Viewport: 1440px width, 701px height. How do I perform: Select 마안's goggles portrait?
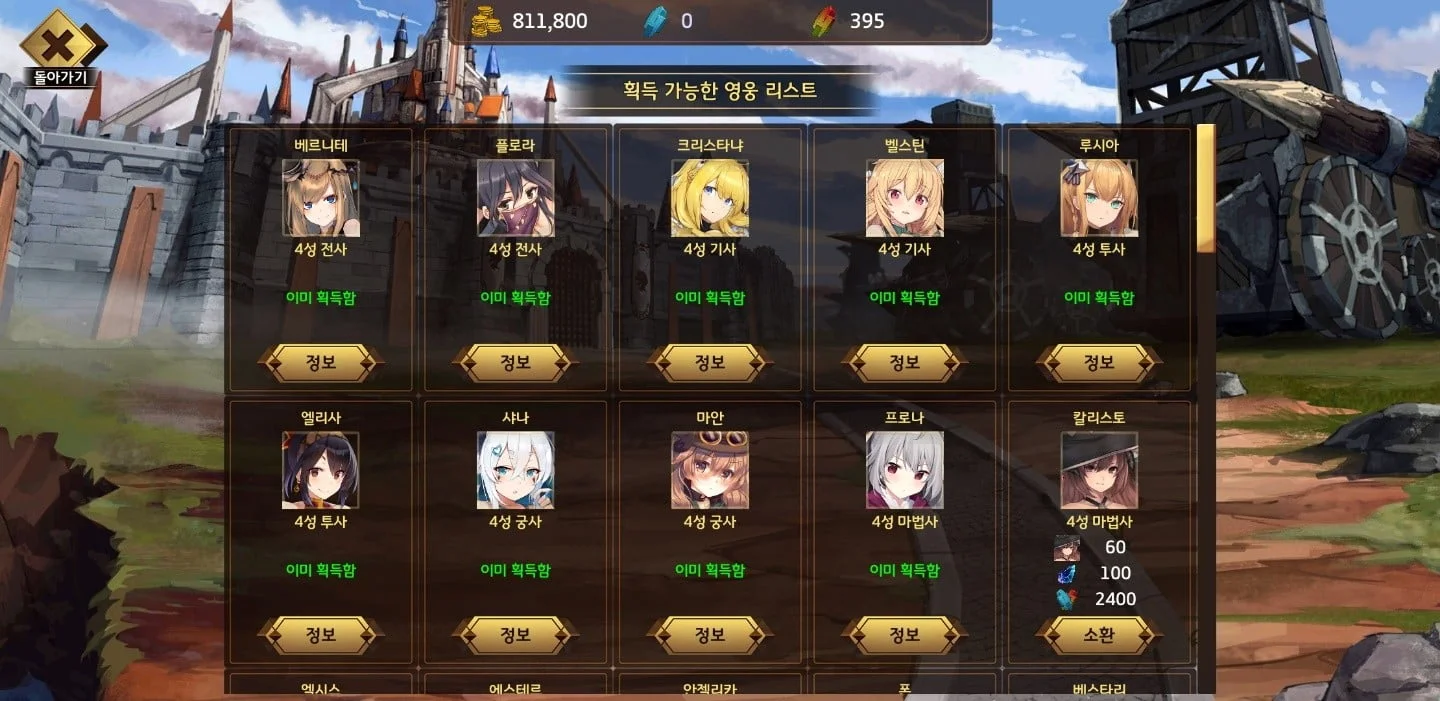pos(709,470)
